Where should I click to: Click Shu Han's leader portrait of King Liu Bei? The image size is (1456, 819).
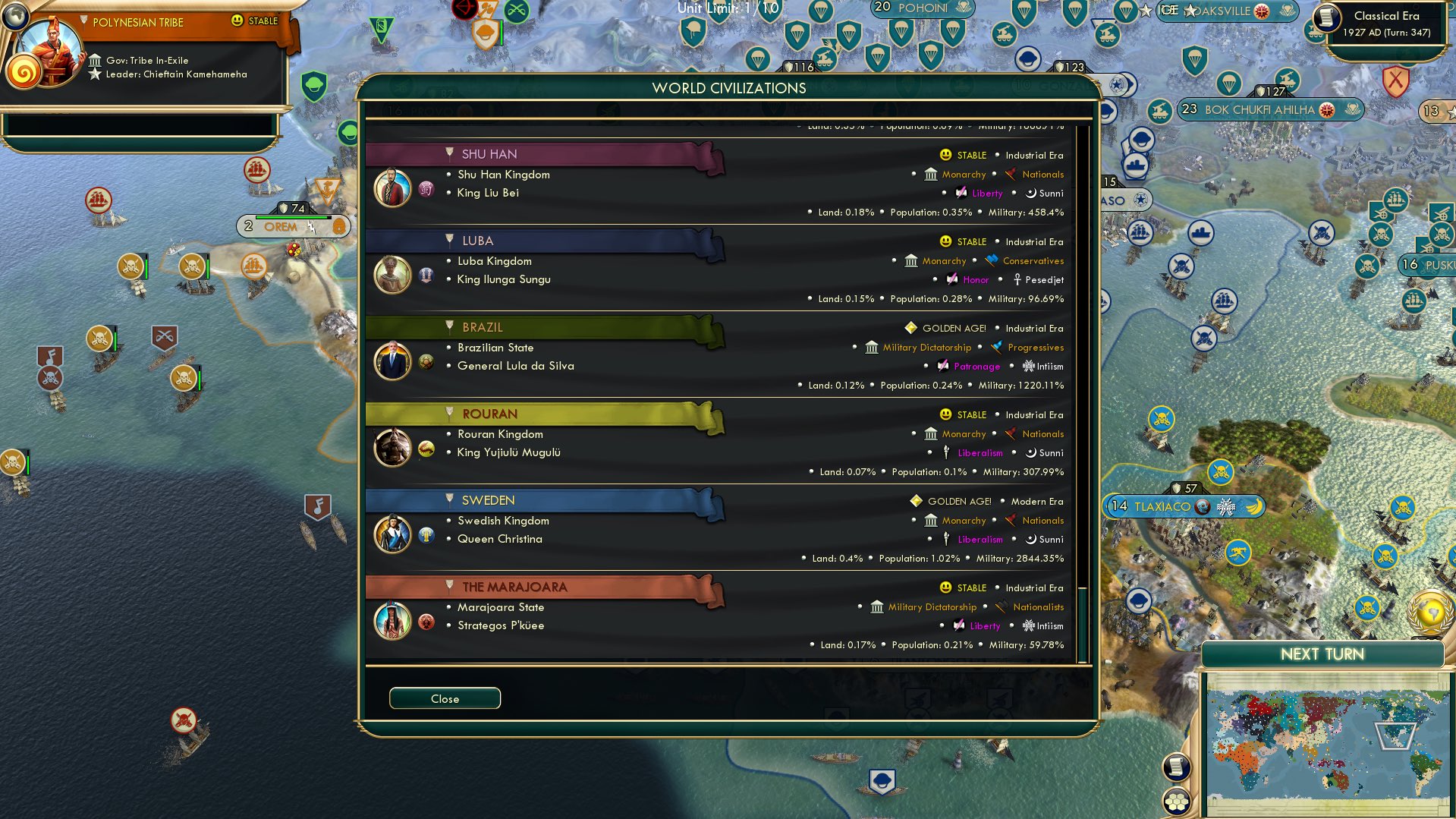pos(392,187)
